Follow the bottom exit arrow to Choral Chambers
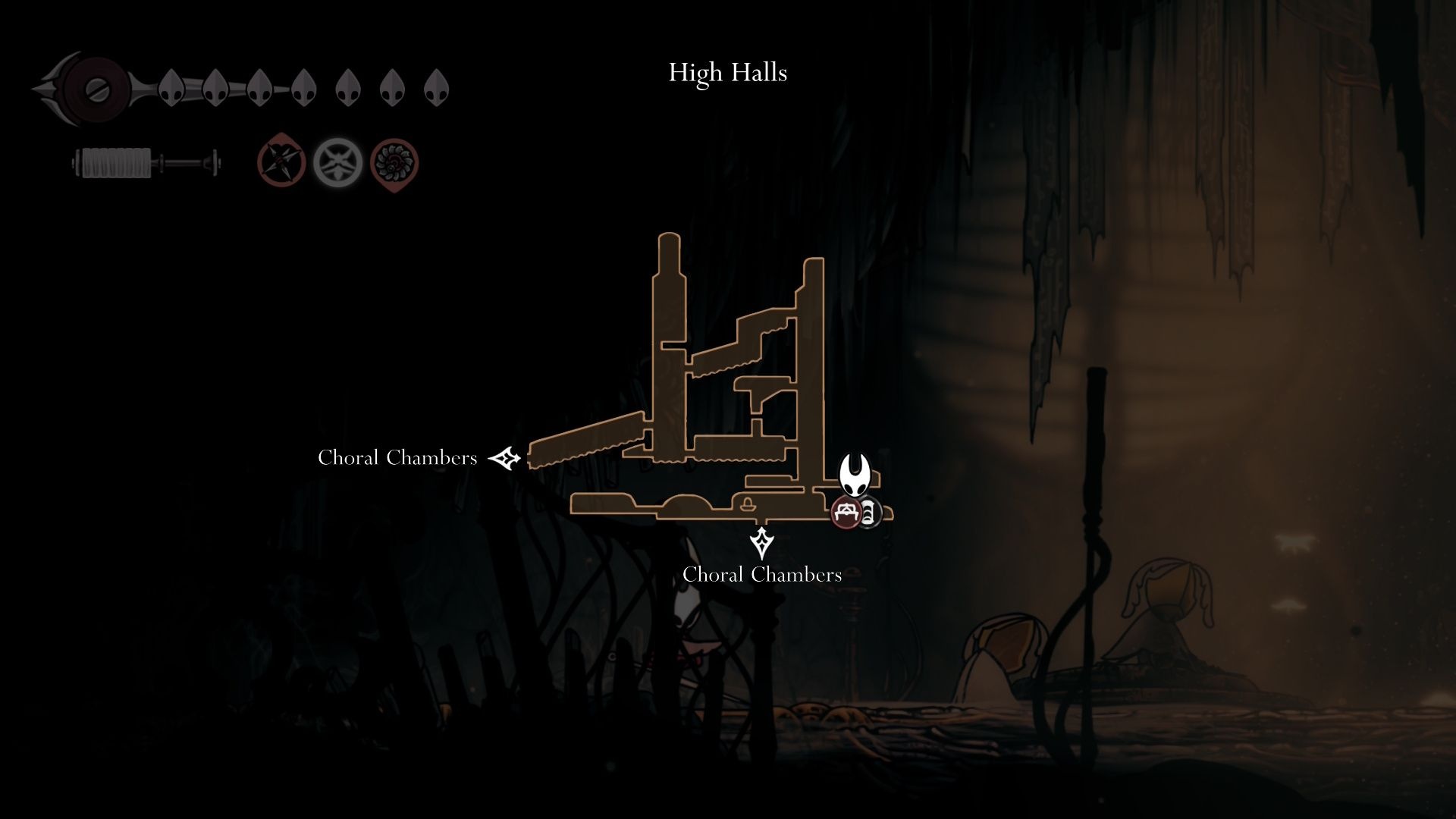This screenshot has height=819, width=1456. pos(761,542)
